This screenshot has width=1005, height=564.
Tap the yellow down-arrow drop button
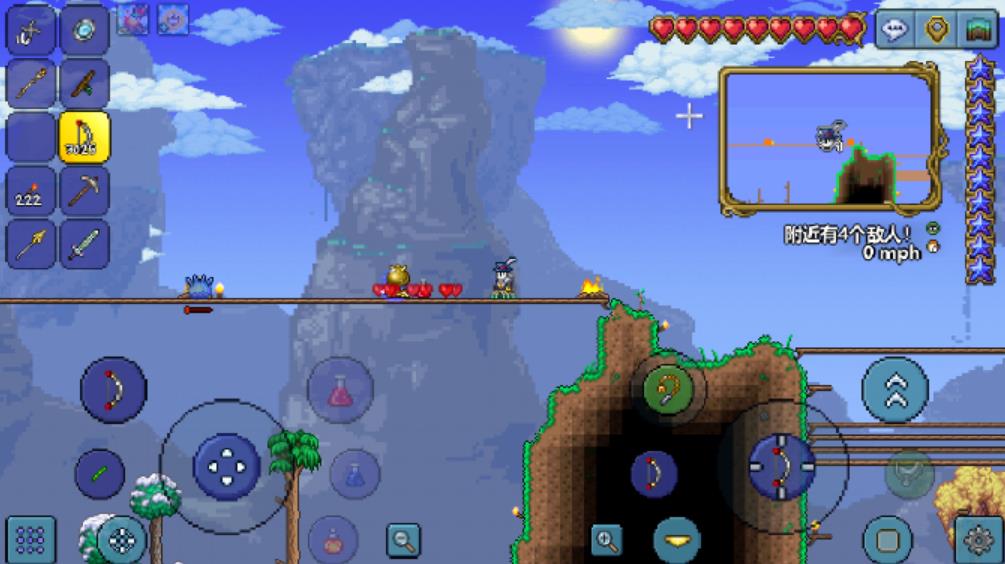pyautogui.click(x=678, y=540)
